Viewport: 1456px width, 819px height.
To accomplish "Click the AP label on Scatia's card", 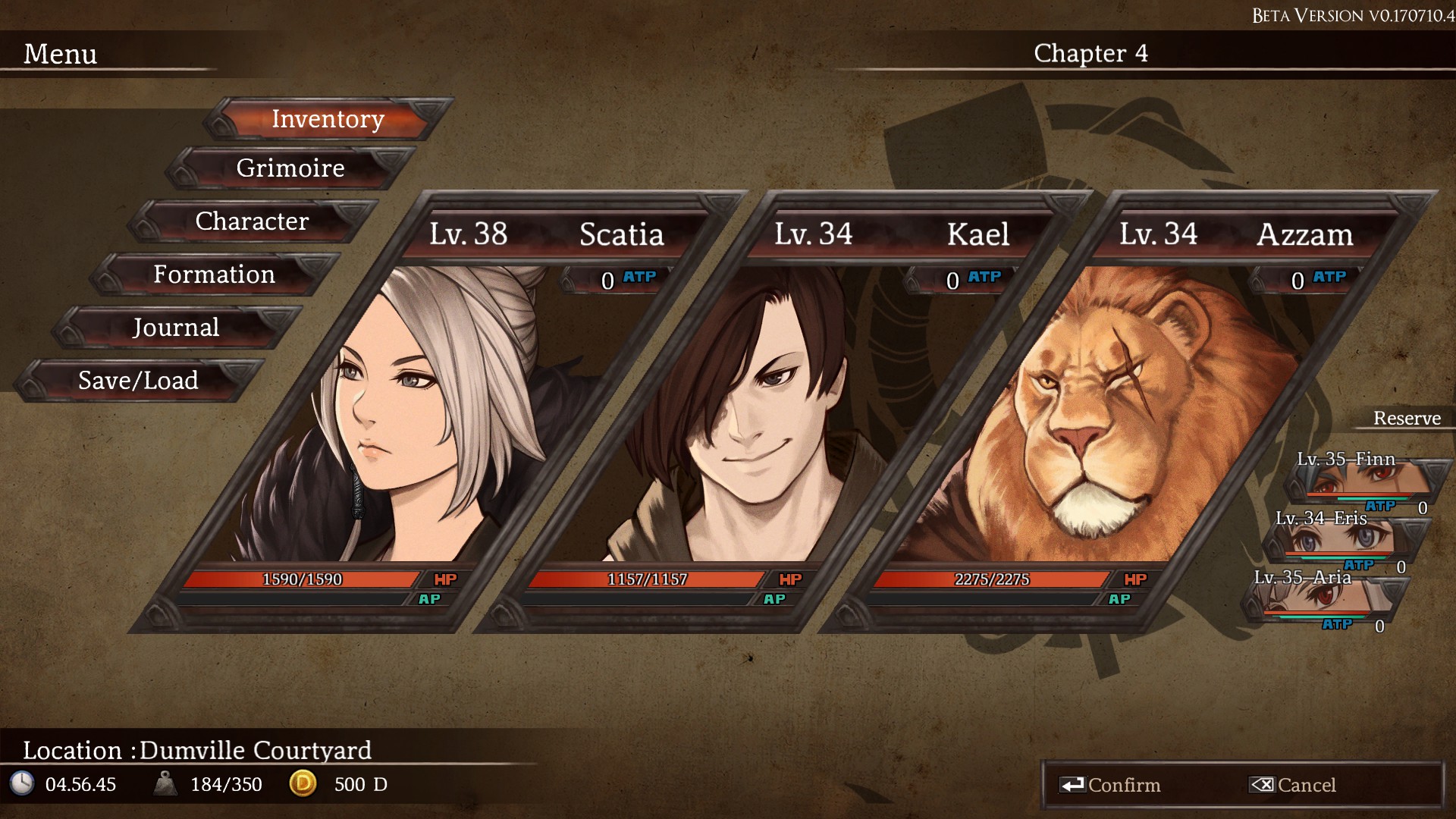I will [431, 598].
